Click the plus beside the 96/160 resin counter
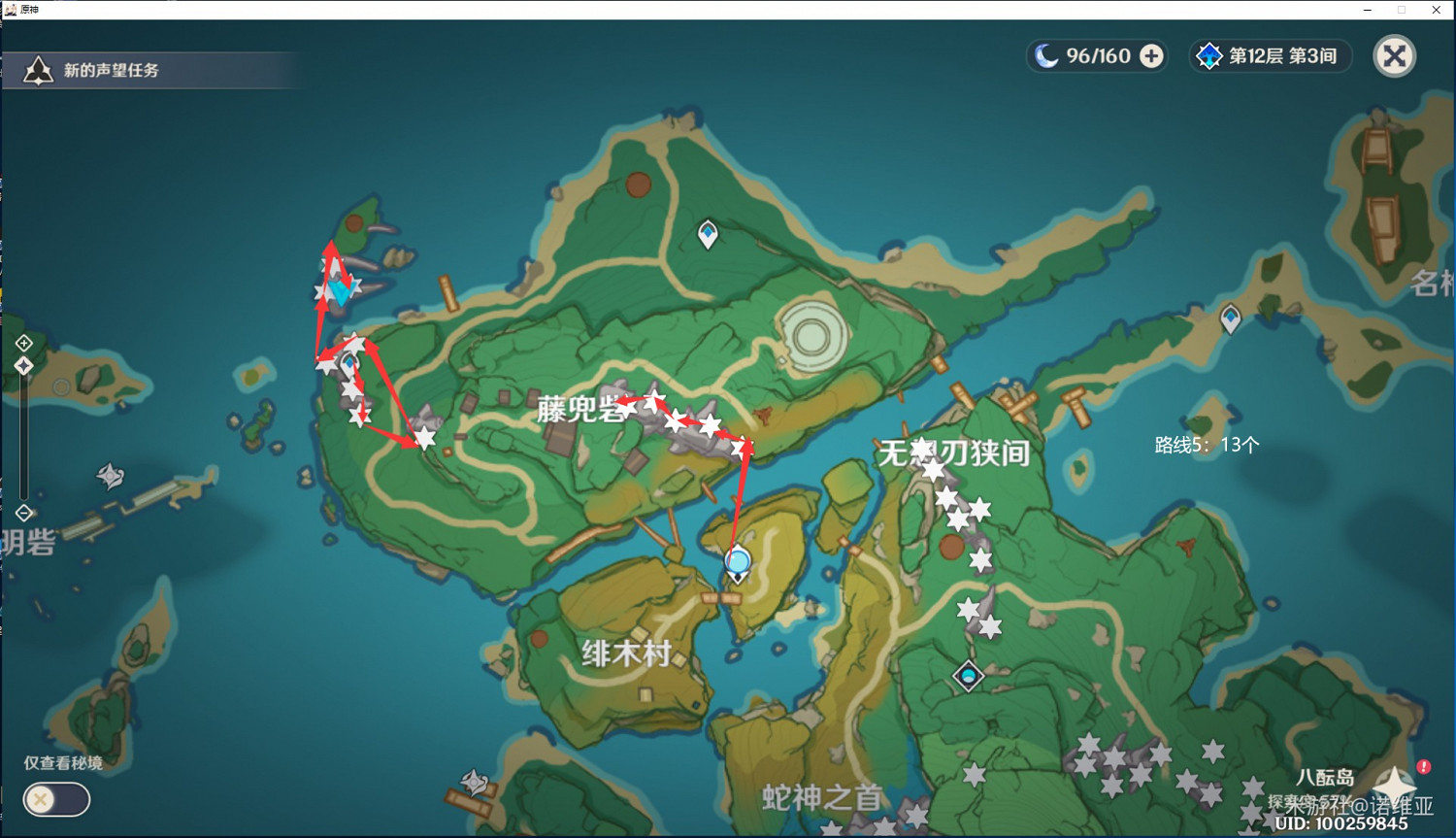The width and height of the screenshot is (1456, 838). [1150, 56]
